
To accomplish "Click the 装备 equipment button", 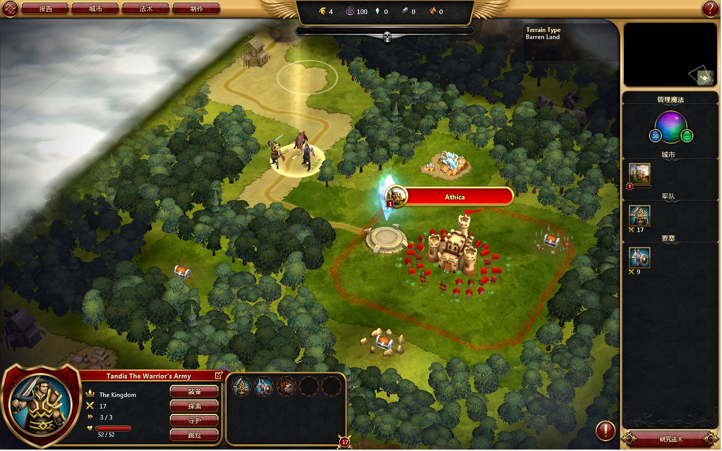I will (x=194, y=391).
